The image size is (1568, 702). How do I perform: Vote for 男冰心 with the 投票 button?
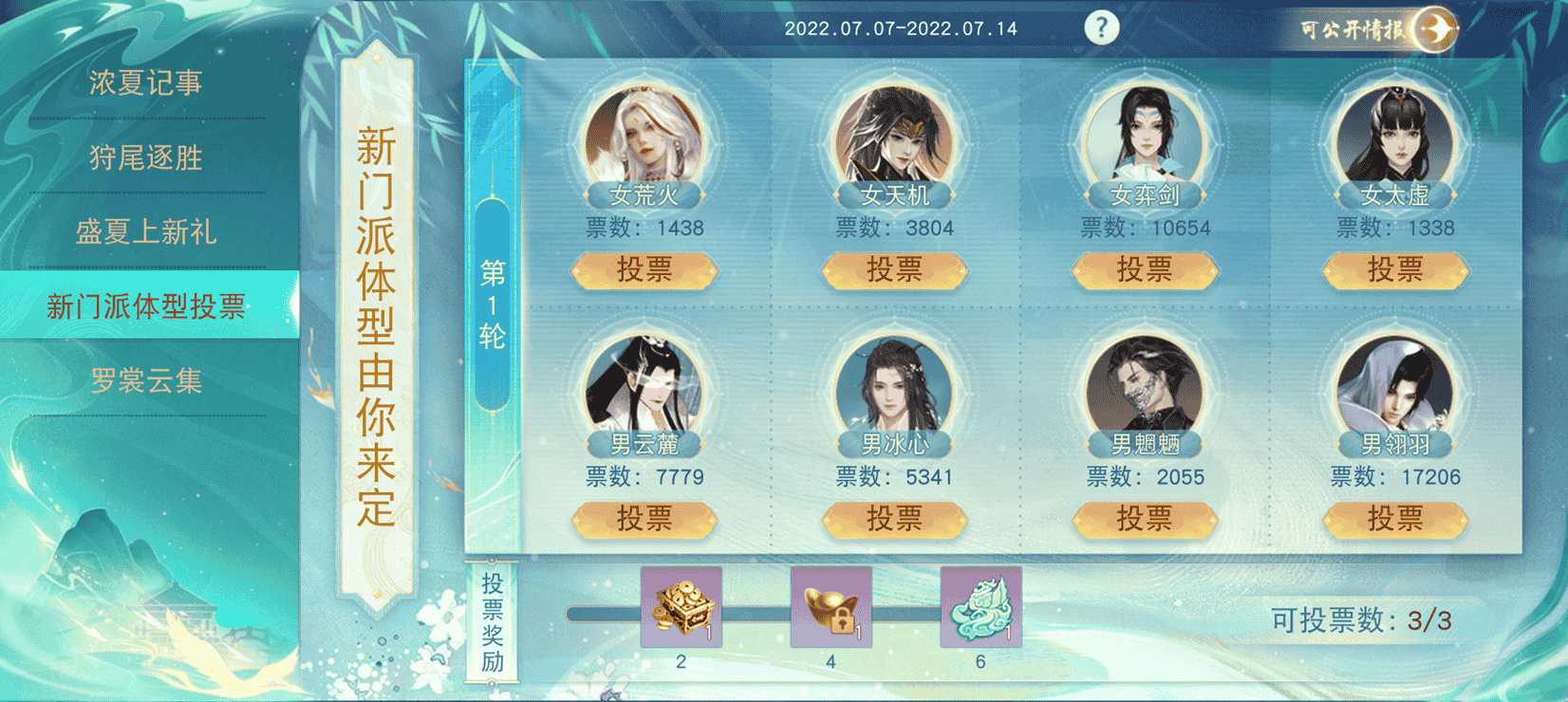point(894,520)
